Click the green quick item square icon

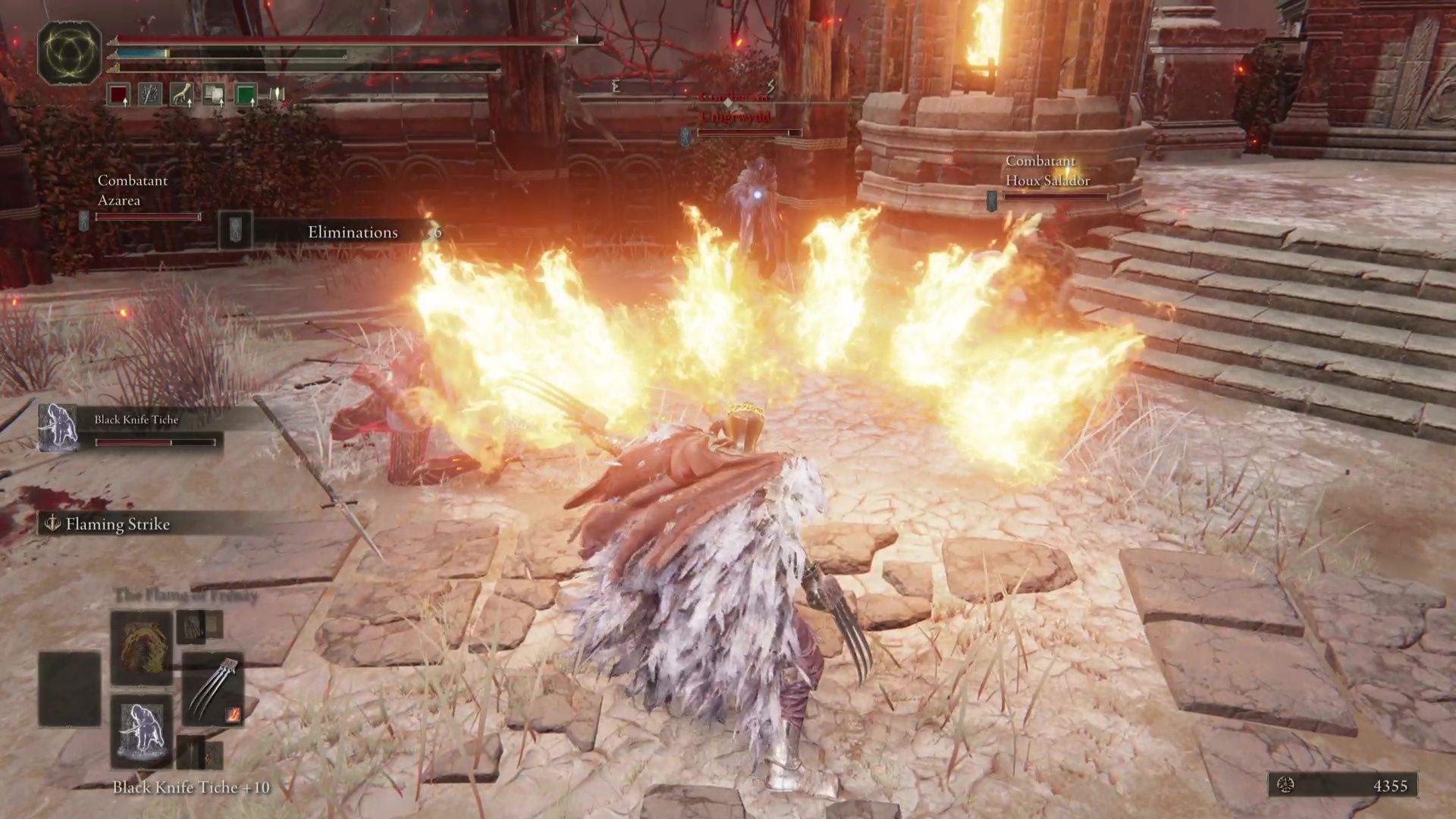click(x=246, y=94)
